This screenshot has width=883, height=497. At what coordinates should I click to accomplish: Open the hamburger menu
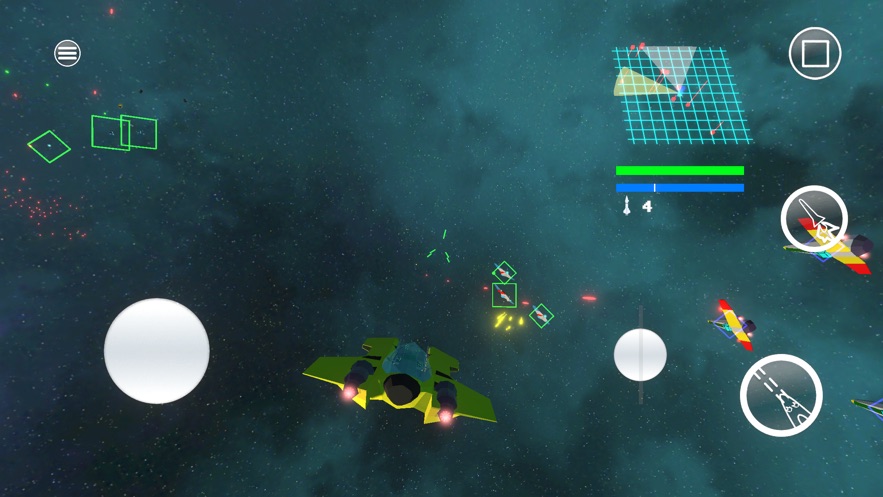67,53
